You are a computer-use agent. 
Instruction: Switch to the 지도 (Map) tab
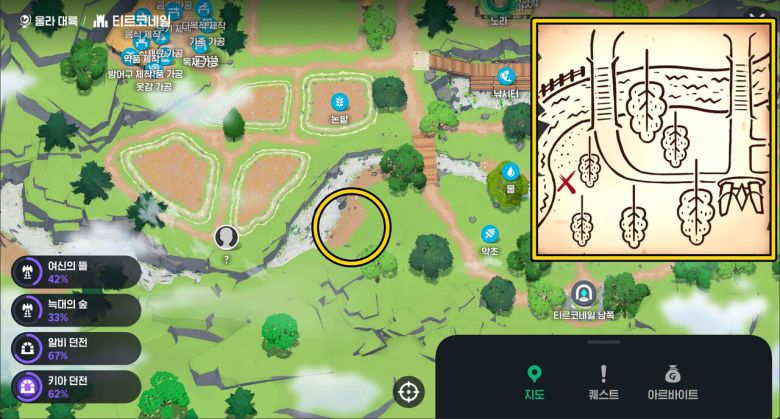click(534, 382)
